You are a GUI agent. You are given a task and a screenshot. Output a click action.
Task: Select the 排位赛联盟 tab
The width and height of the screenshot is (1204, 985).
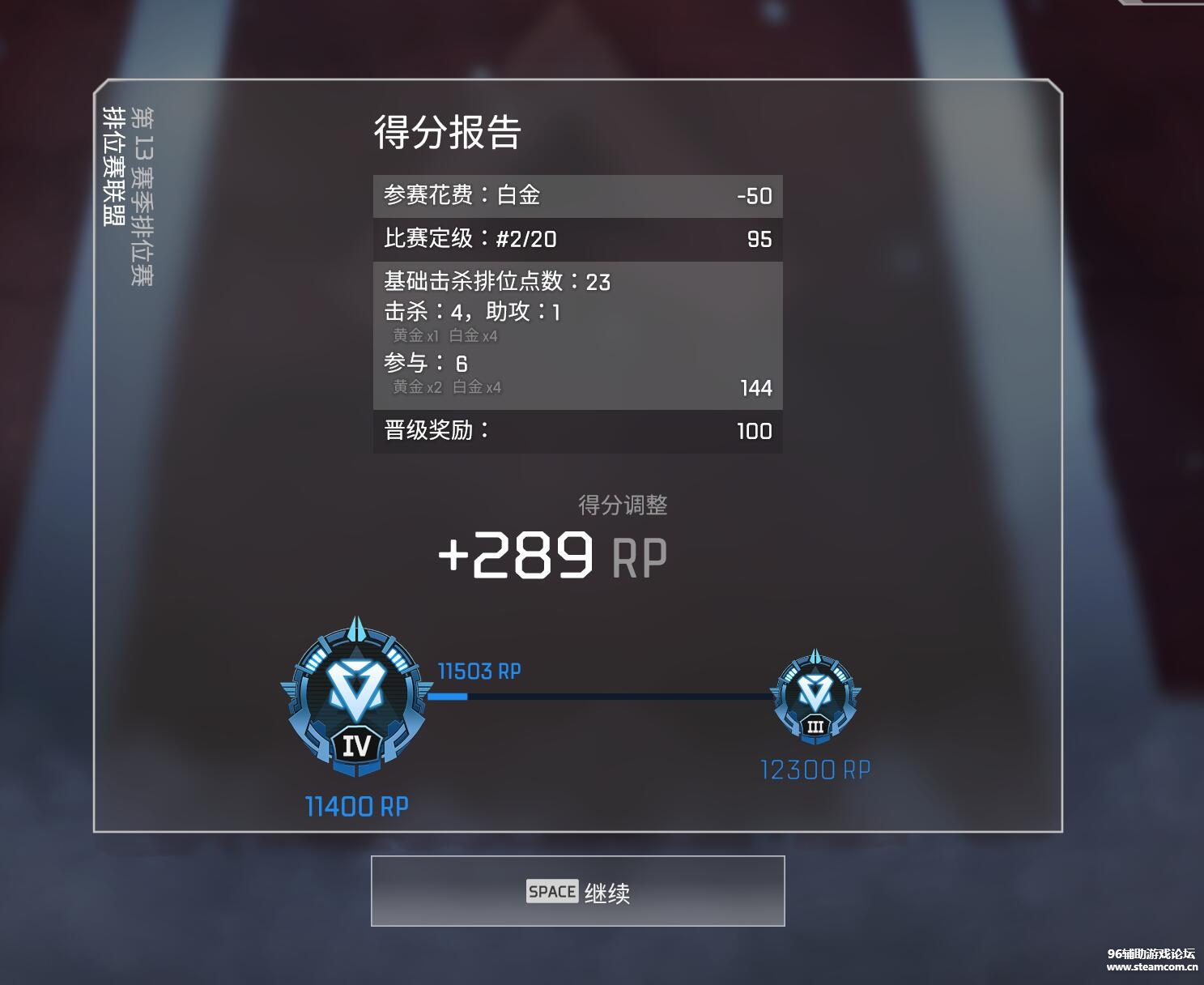coord(113,162)
